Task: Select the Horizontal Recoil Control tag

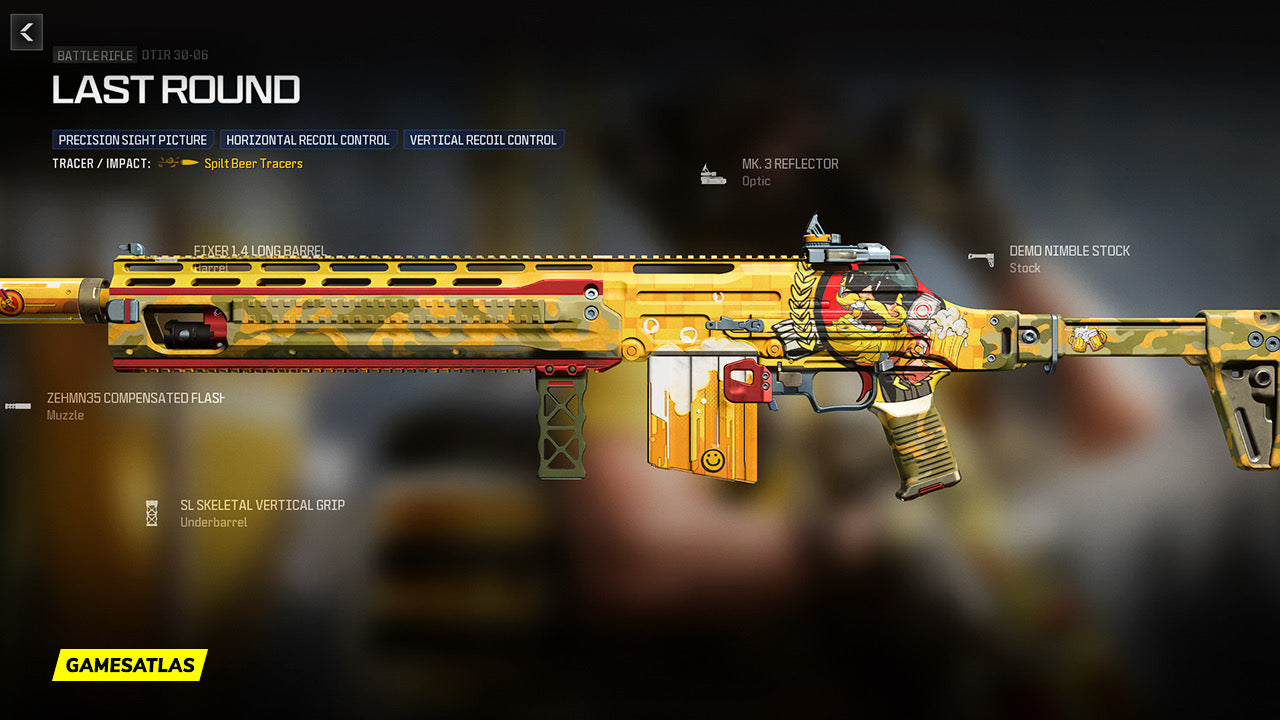Action: coord(308,140)
